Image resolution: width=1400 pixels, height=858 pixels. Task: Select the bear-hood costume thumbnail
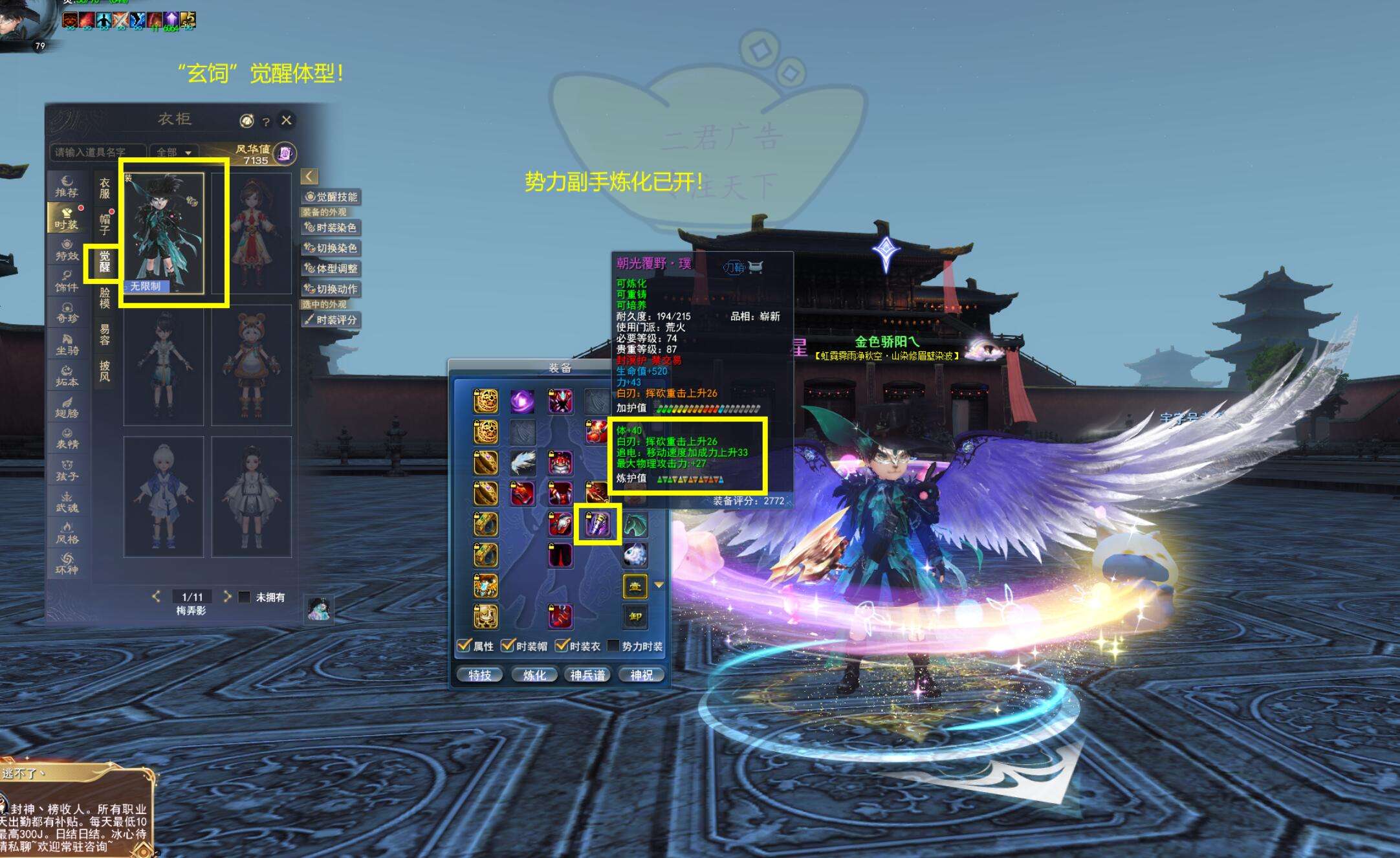(252, 366)
